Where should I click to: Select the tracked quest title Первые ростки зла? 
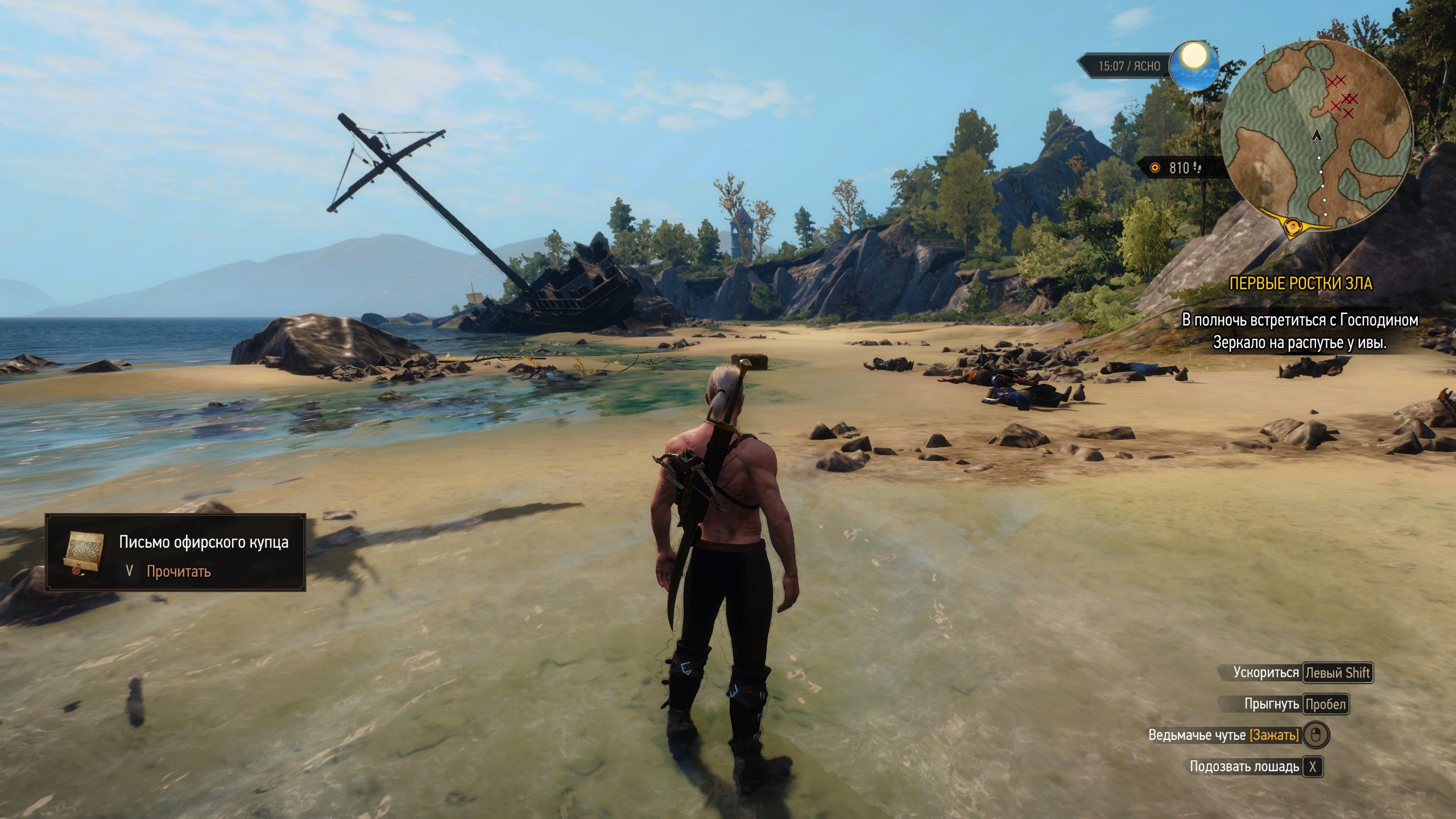coord(1301,284)
